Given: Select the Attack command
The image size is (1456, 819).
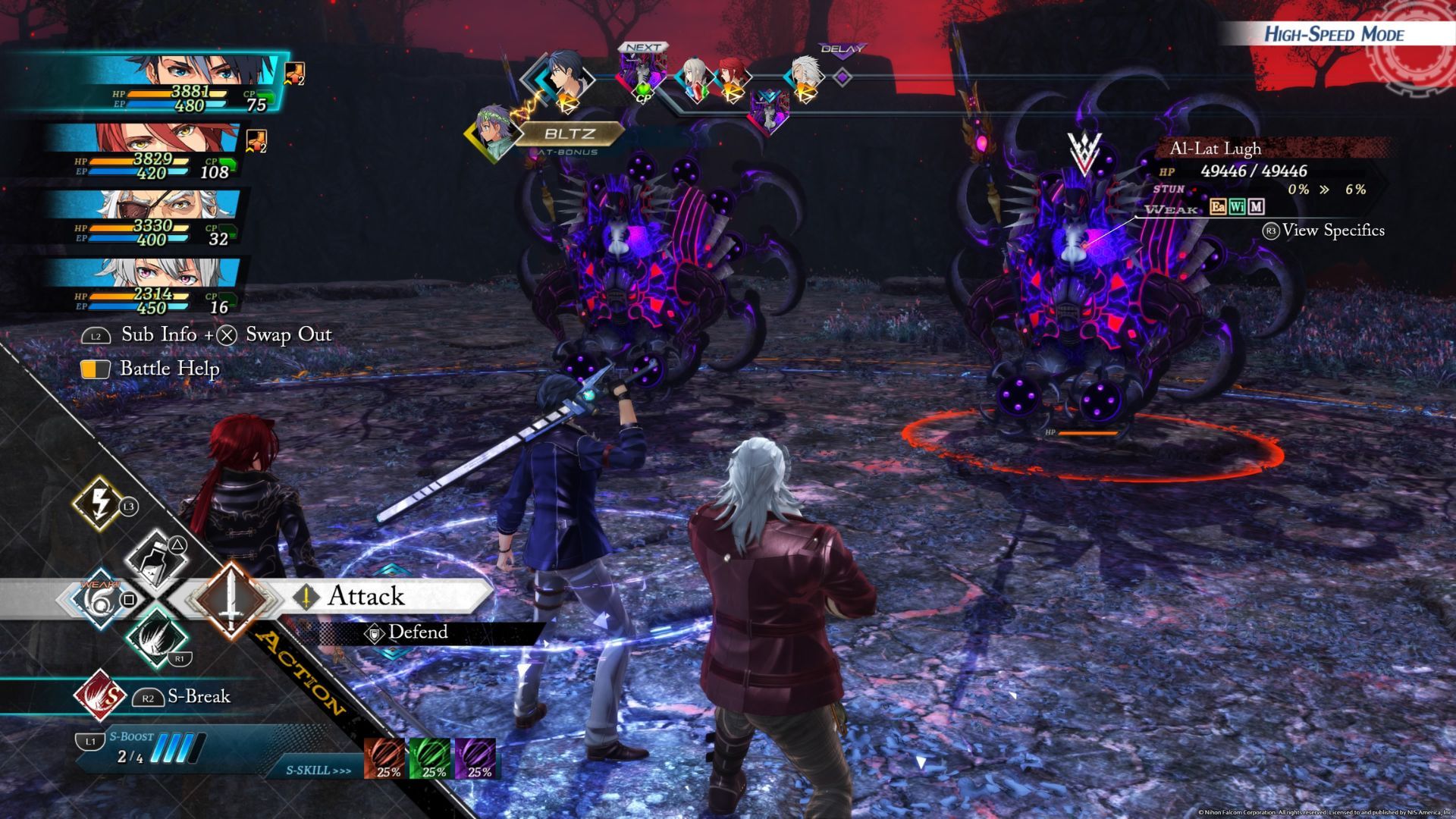Looking at the screenshot, I should point(366,597).
